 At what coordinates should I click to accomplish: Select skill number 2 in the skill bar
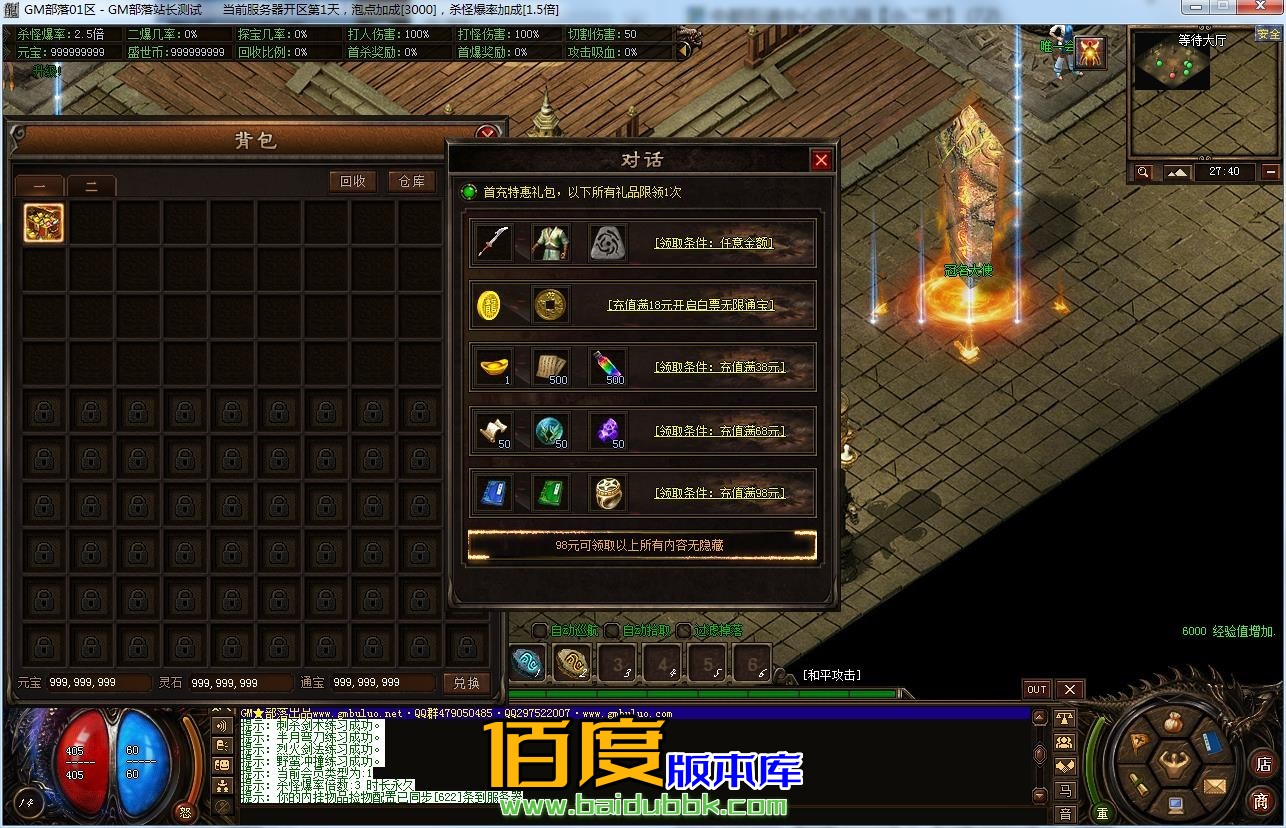pos(571,661)
